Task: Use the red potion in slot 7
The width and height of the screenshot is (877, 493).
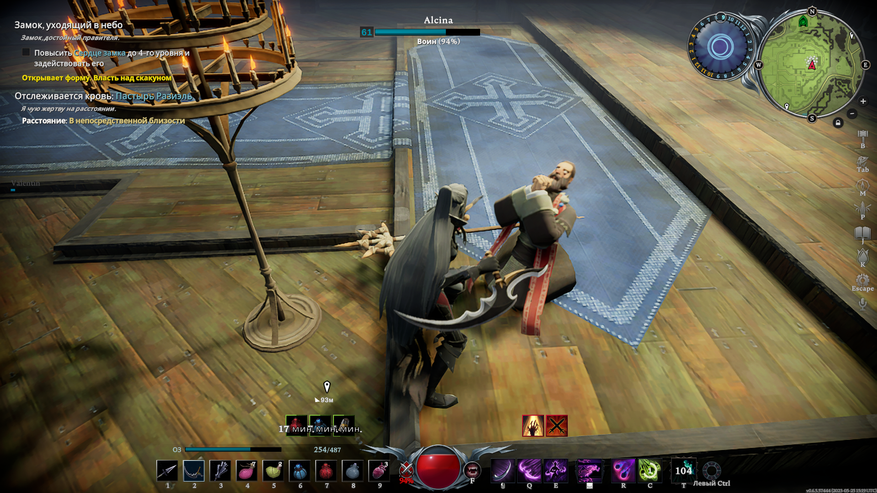Action: pos(325,469)
